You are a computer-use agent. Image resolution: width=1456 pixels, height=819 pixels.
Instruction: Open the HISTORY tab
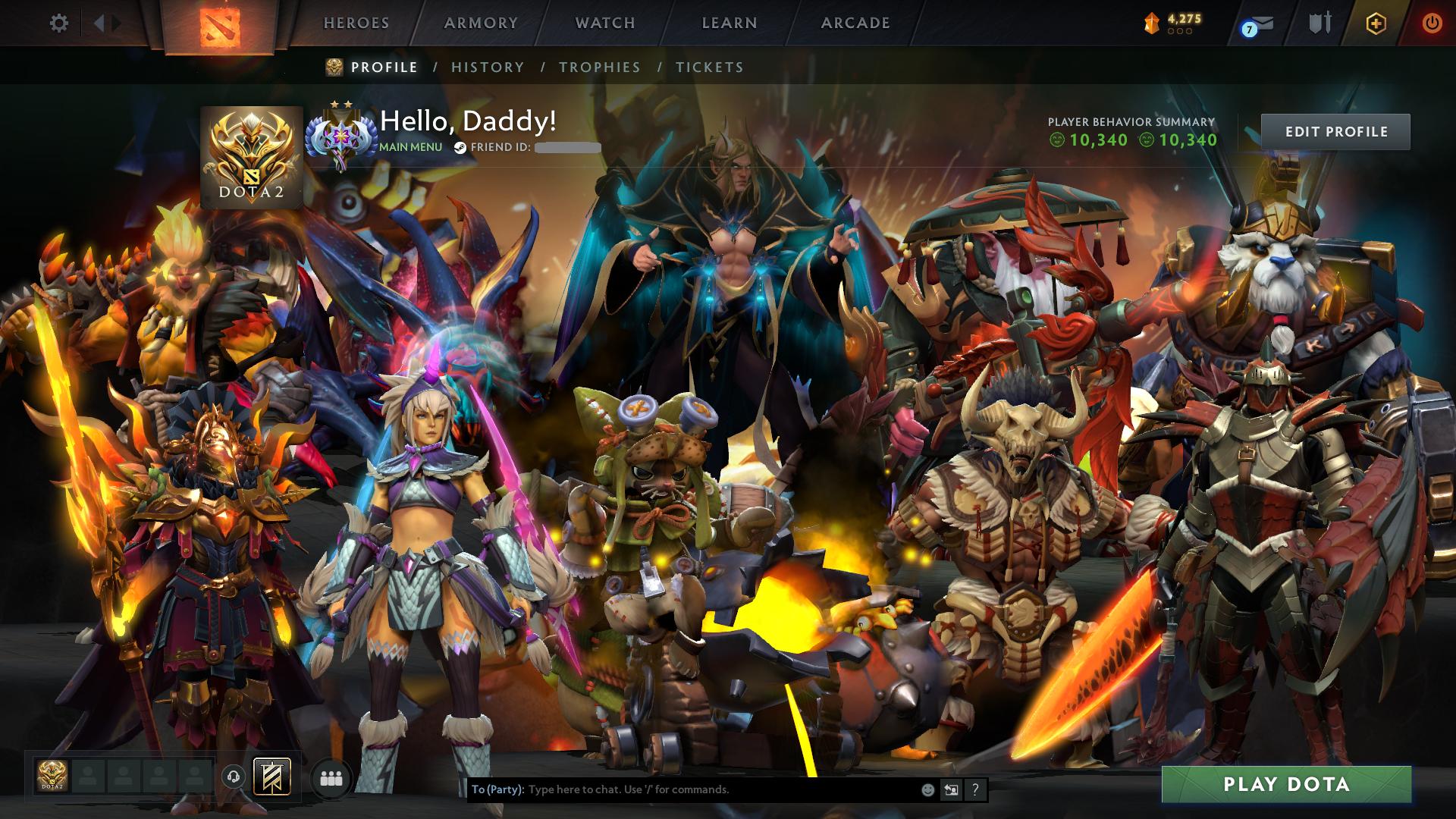[487, 67]
